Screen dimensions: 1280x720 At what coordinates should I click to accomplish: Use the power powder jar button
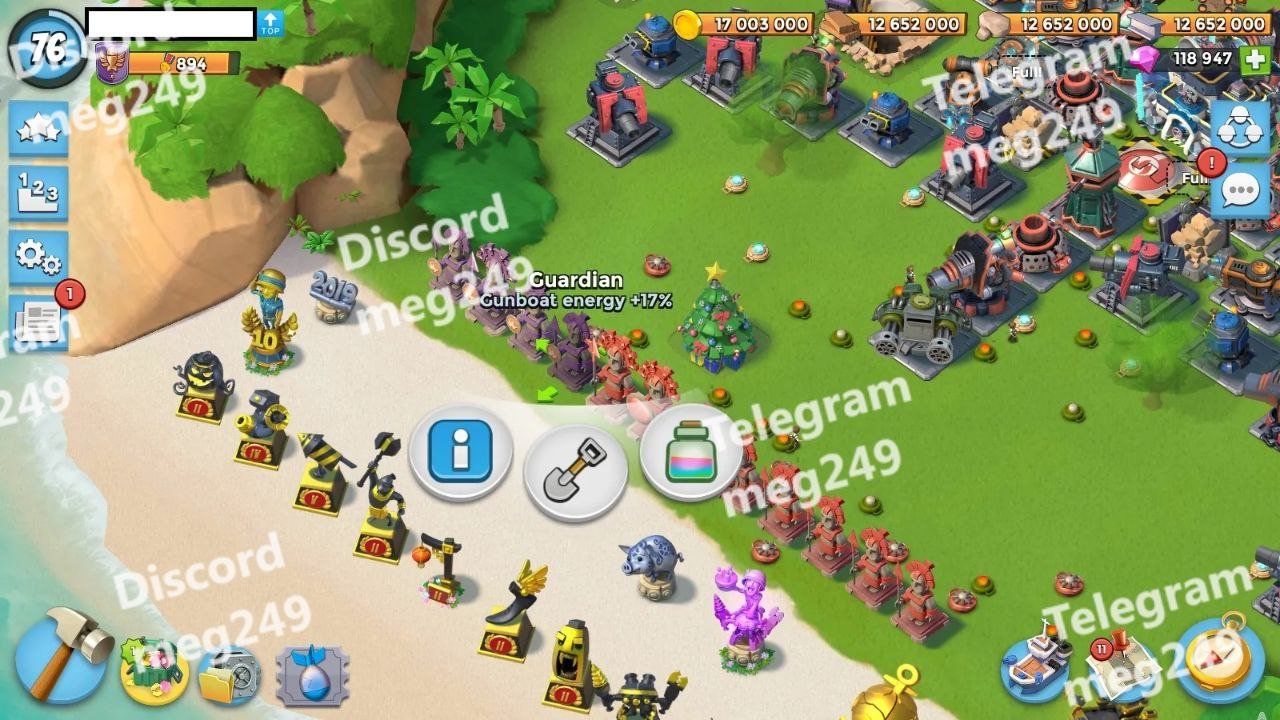click(691, 453)
